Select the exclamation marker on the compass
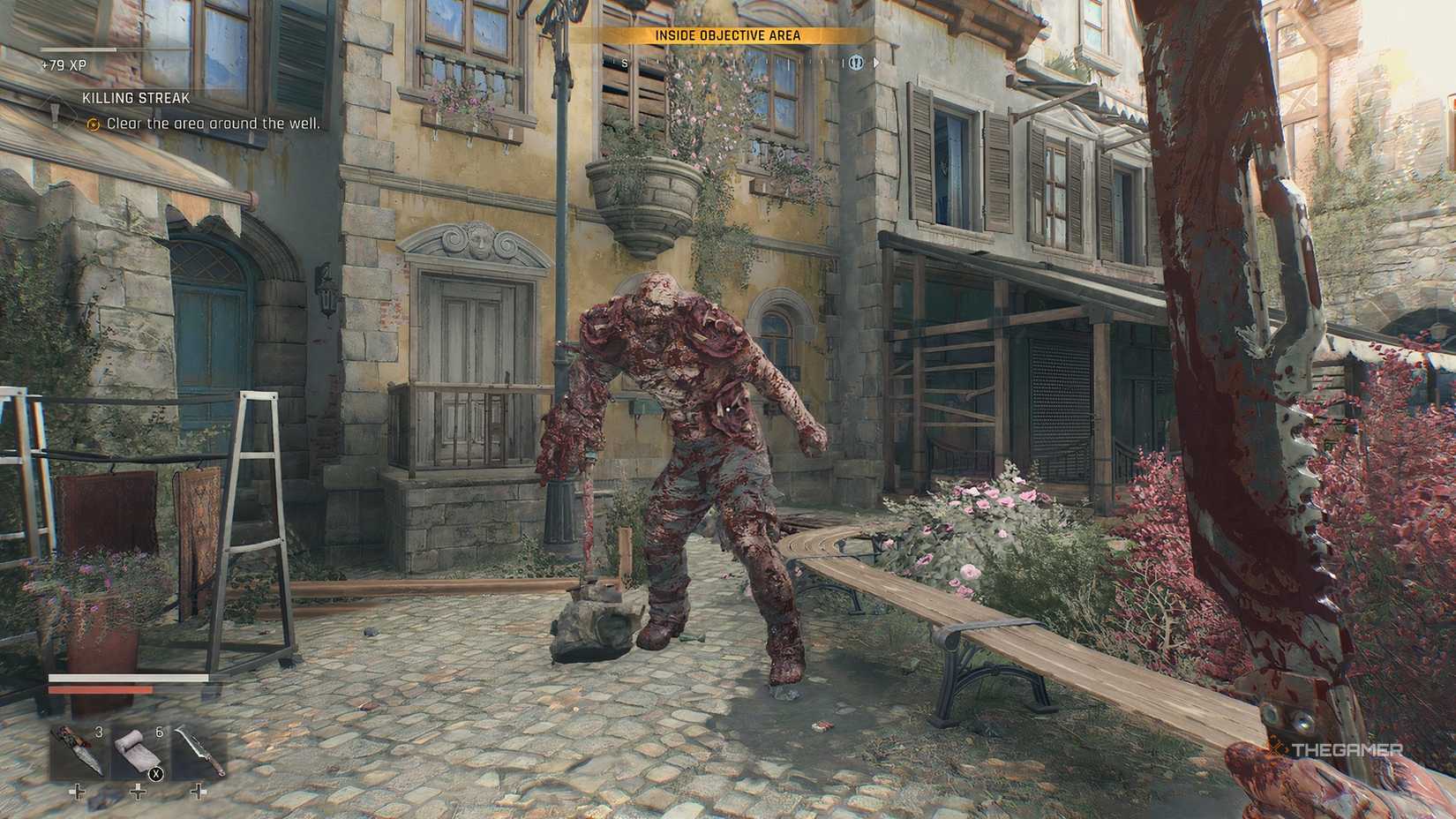 [x=856, y=63]
